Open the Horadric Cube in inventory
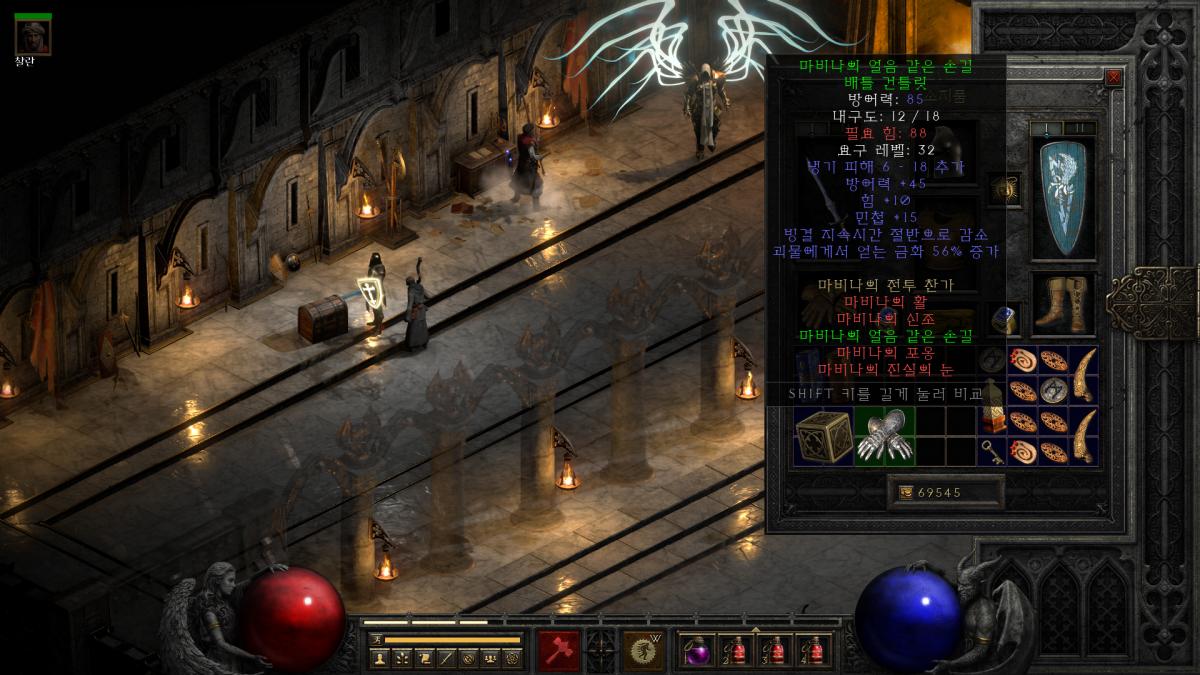Viewport: 1200px width, 675px height. coord(822,436)
